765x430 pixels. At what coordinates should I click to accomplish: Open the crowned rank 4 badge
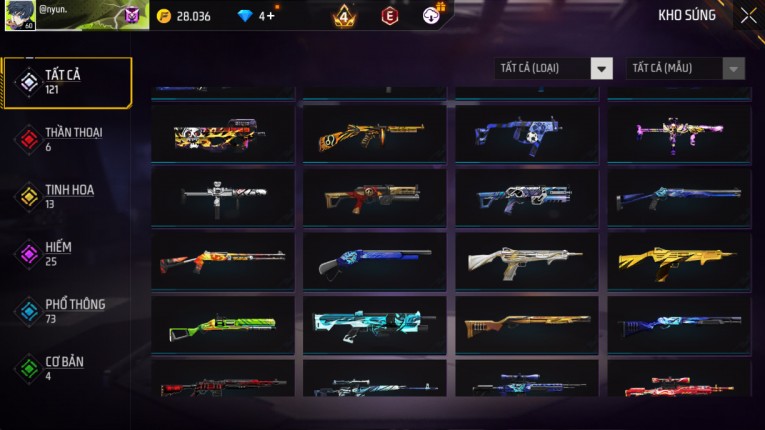pyautogui.click(x=343, y=16)
